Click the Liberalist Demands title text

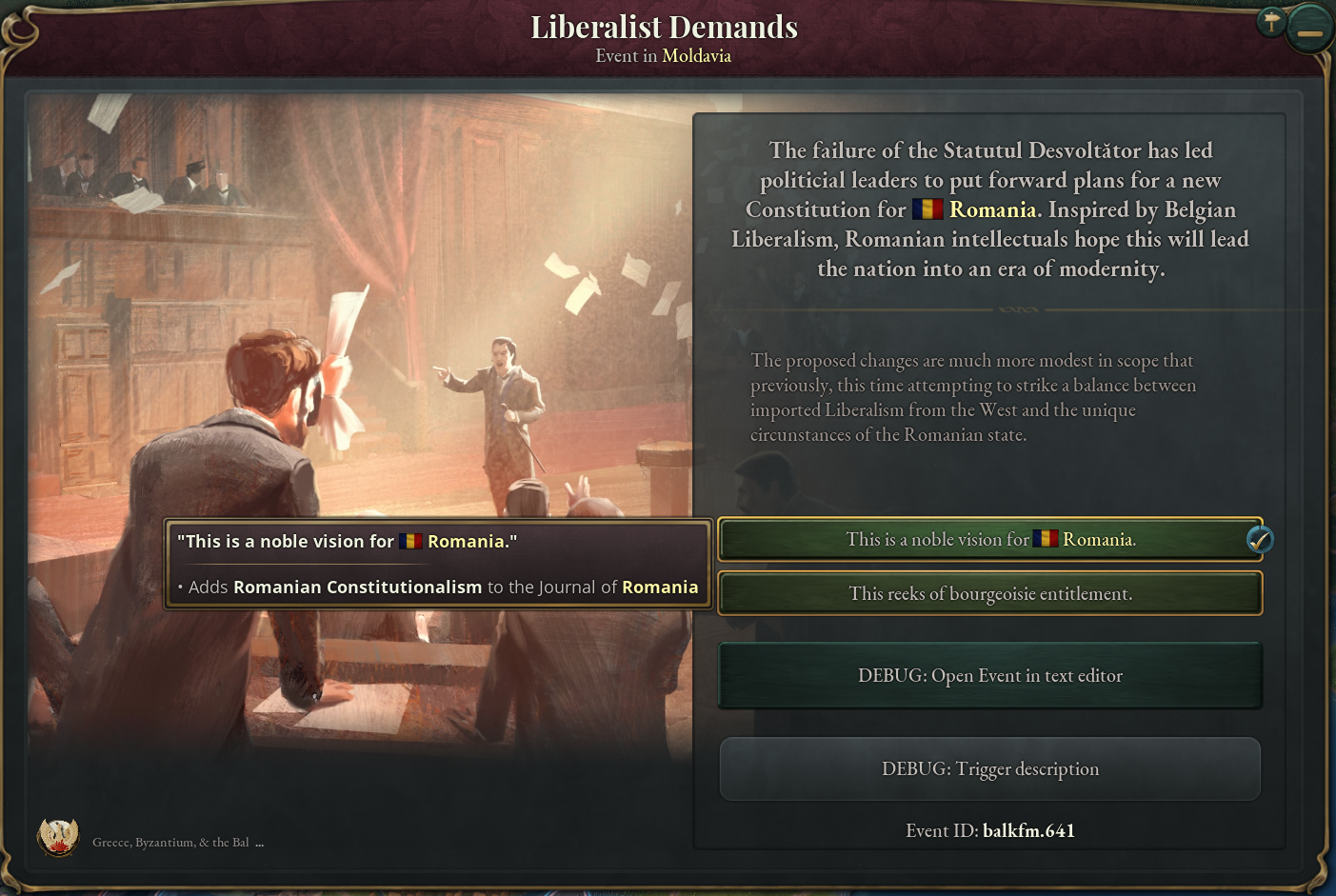click(x=665, y=26)
